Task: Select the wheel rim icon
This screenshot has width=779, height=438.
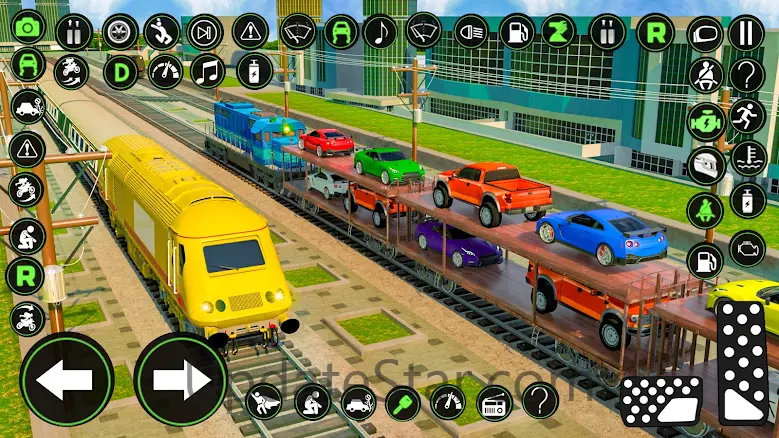Action: pos(120,32)
